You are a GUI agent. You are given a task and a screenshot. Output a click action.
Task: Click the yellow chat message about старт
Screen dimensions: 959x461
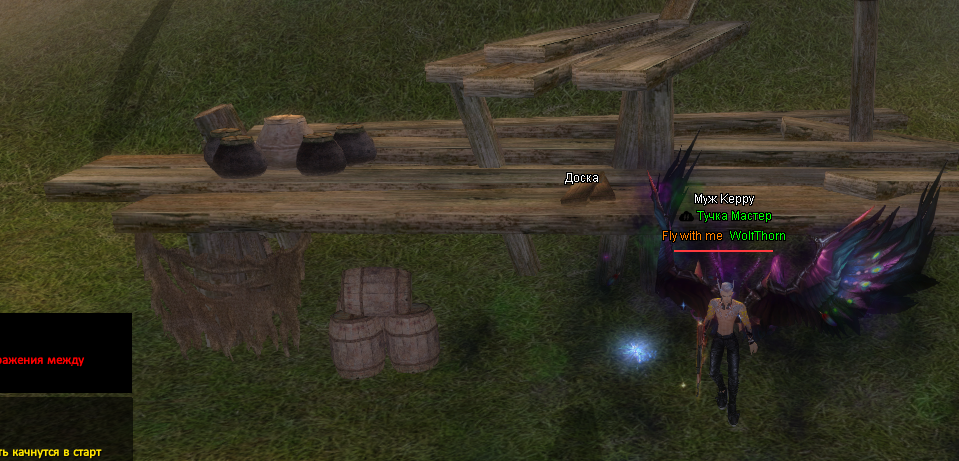(52, 452)
